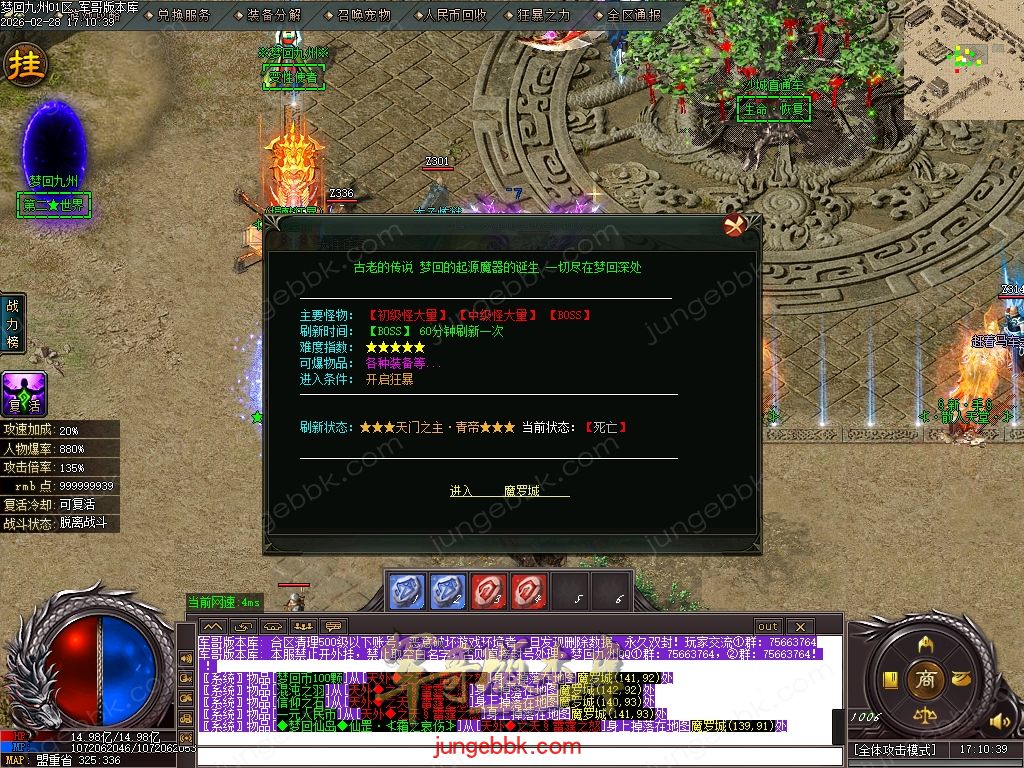Choose the 狂暴之力 menu entry

543,15
